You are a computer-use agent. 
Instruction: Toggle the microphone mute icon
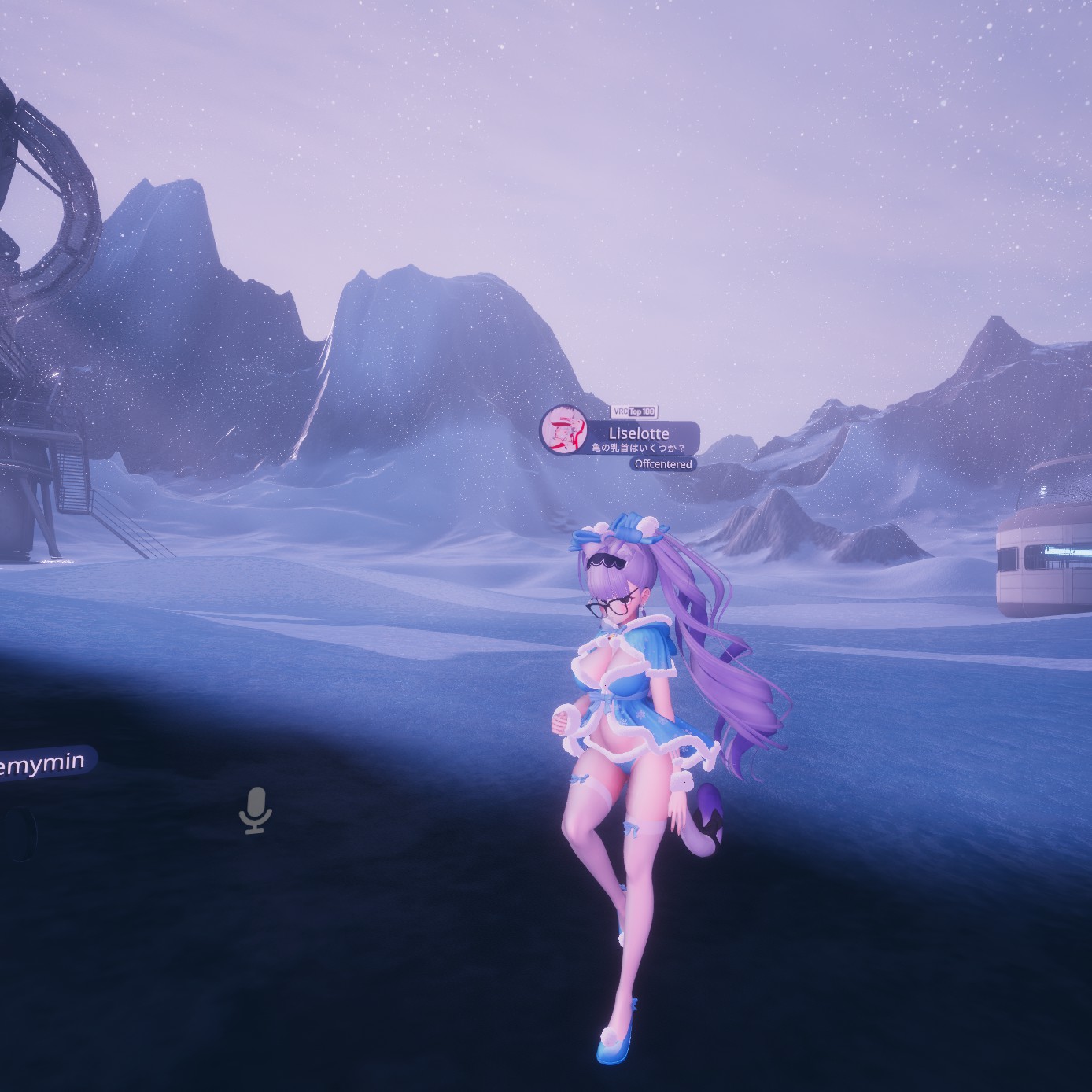click(x=254, y=809)
